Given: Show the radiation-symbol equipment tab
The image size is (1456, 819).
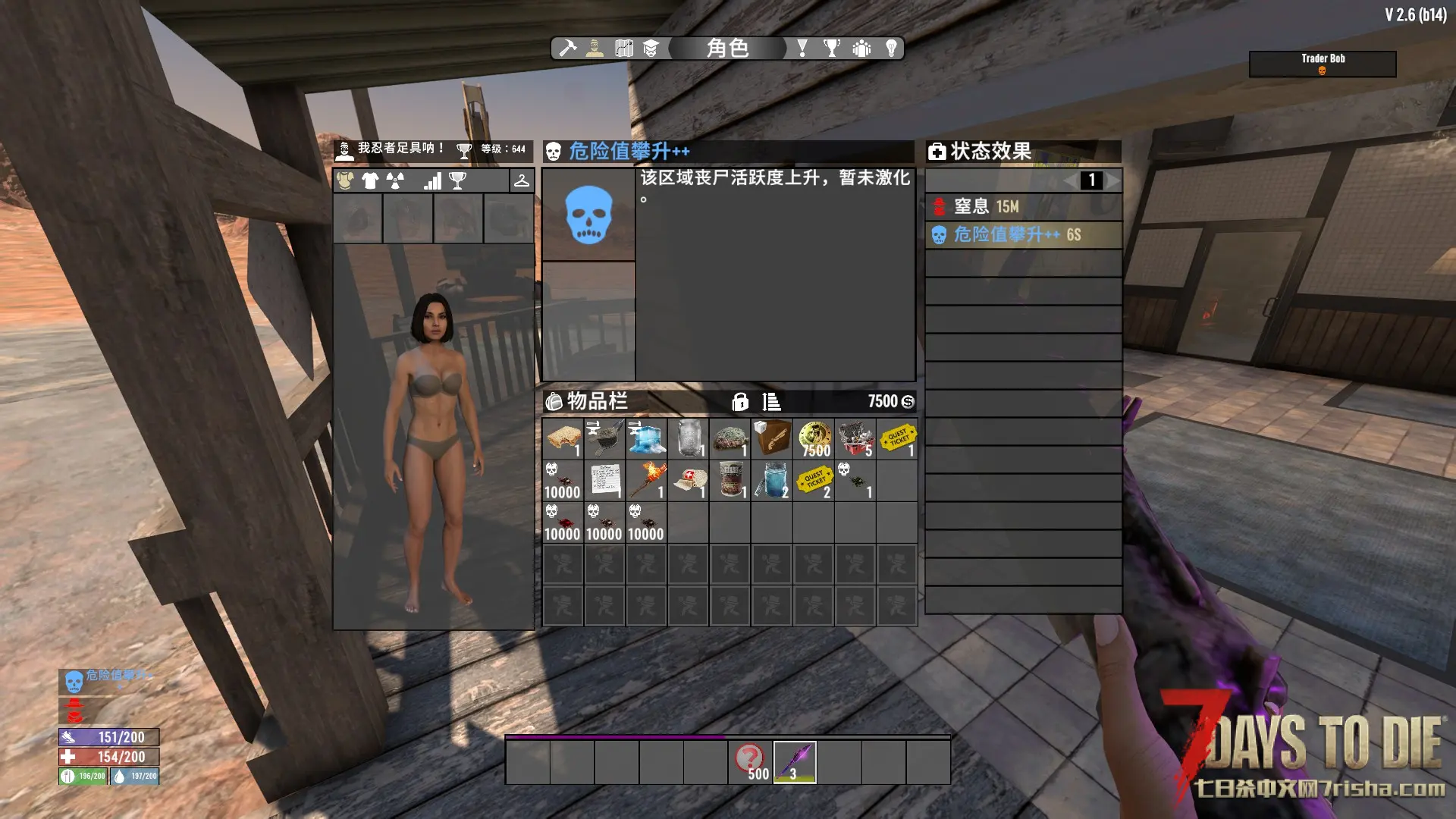Looking at the screenshot, I should coord(395,180).
